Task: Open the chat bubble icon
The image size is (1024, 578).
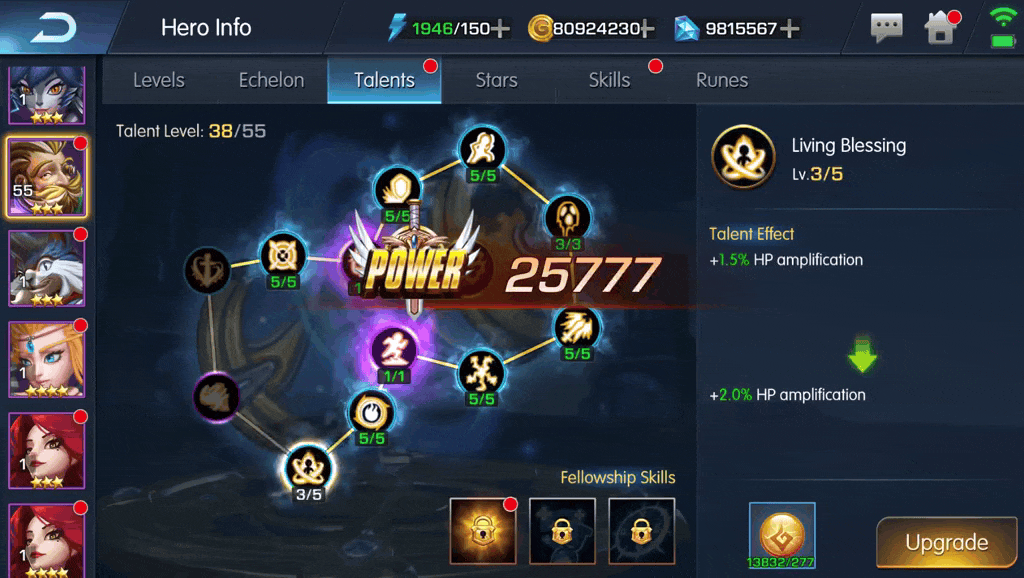Action: (886, 28)
